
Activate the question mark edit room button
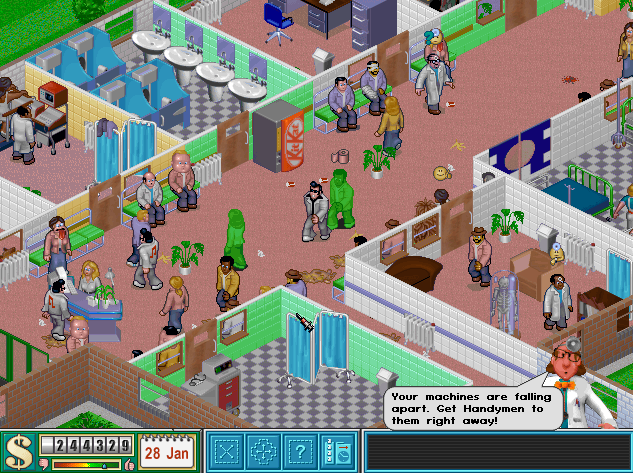point(298,451)
